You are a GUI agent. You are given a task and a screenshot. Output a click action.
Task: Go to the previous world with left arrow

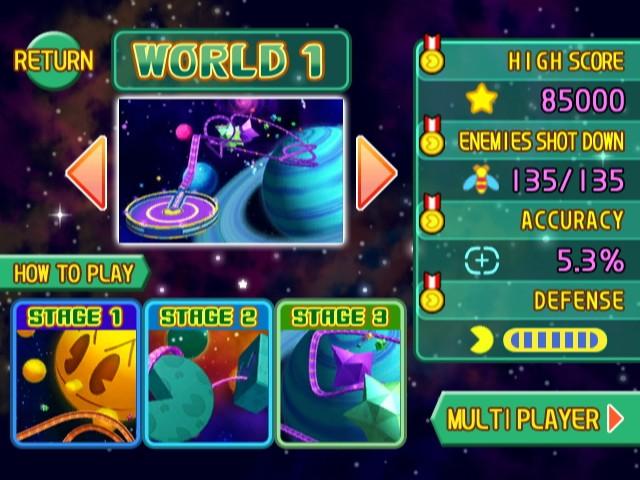click(x=87, y=174)
